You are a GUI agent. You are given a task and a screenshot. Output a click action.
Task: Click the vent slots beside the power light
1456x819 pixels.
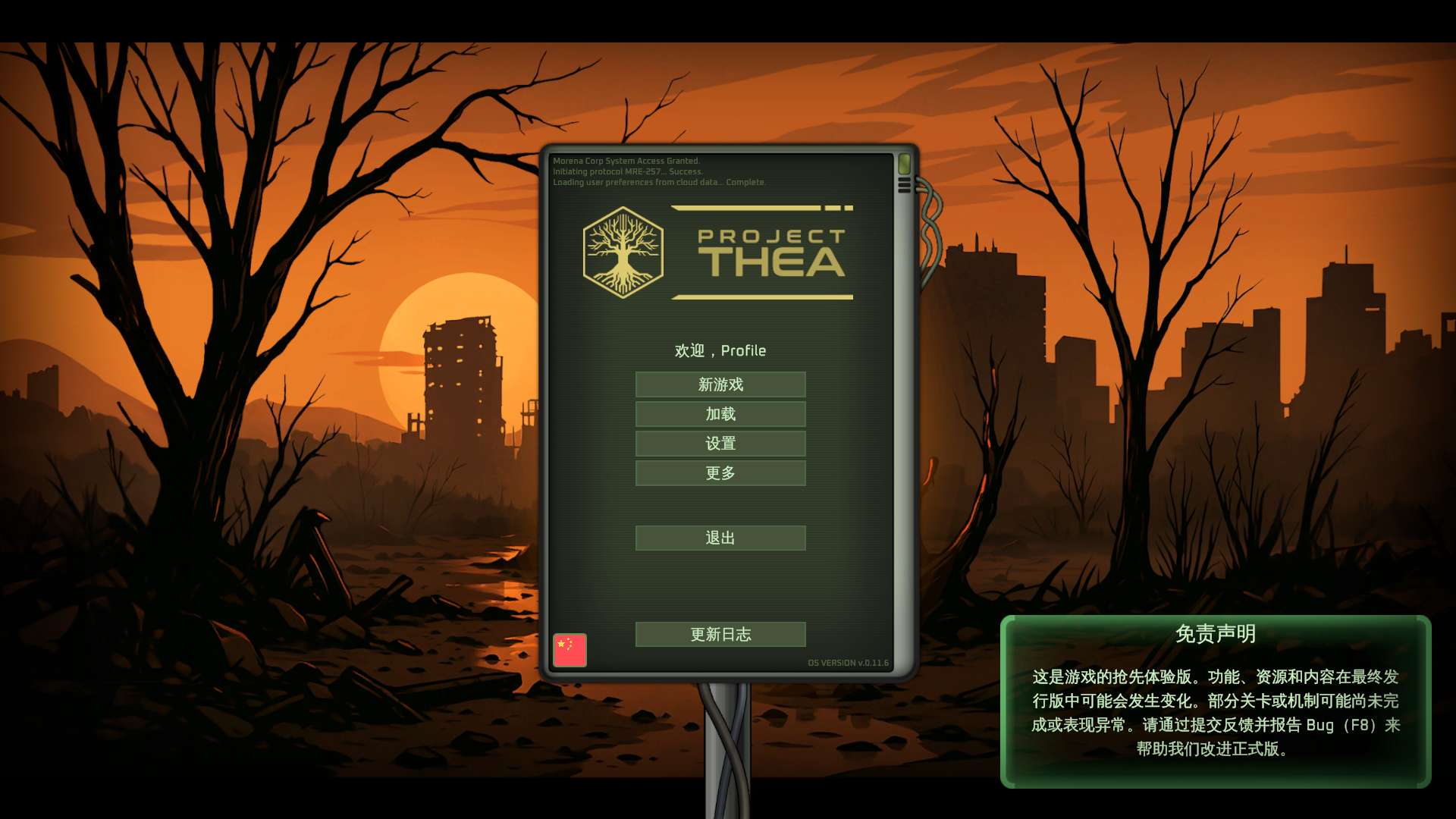tap(904, 184)
